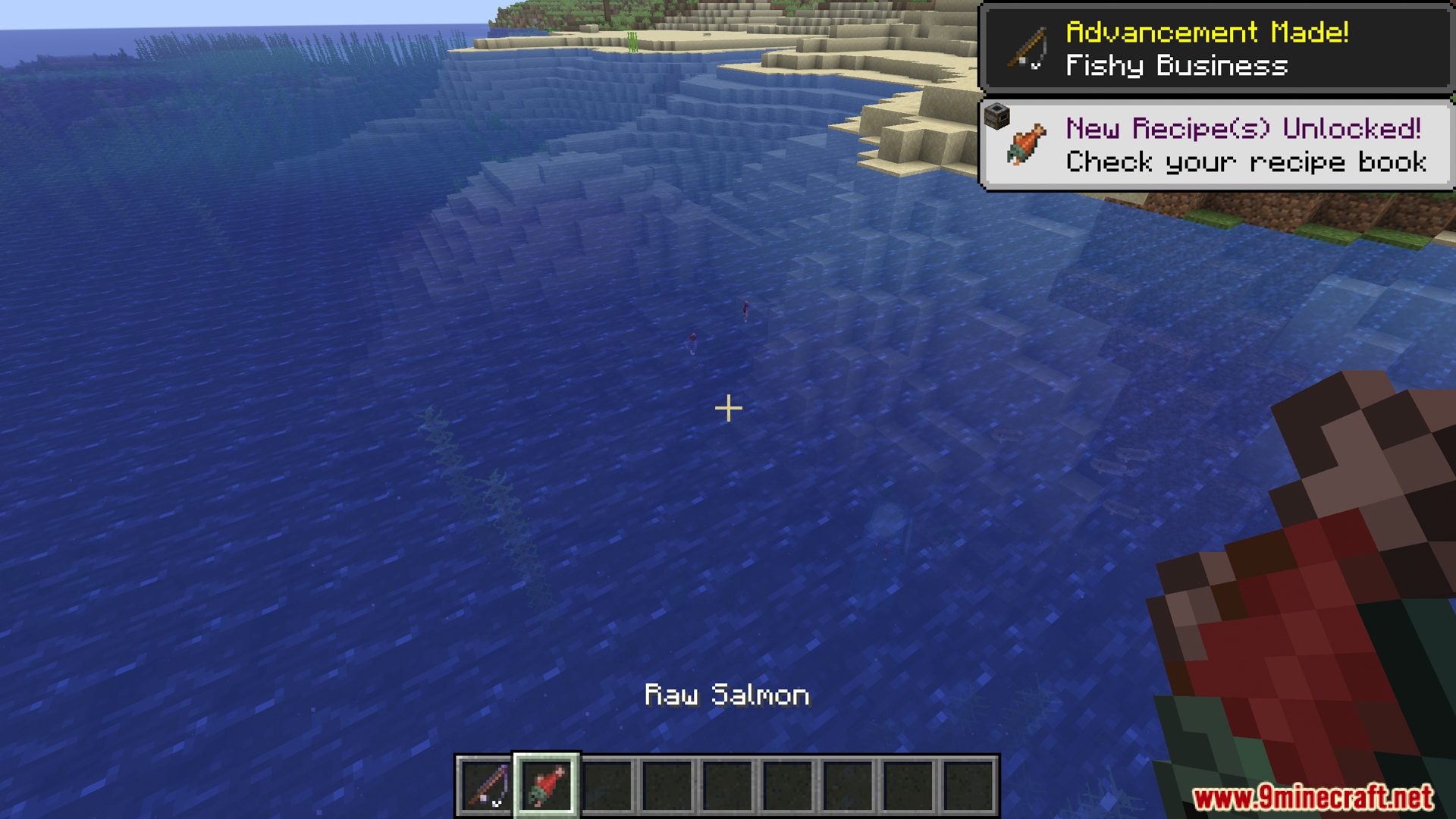The height and width of the screenshot is (819, 1456).
Task: Click the last hotbar slot
Action: 968,786
